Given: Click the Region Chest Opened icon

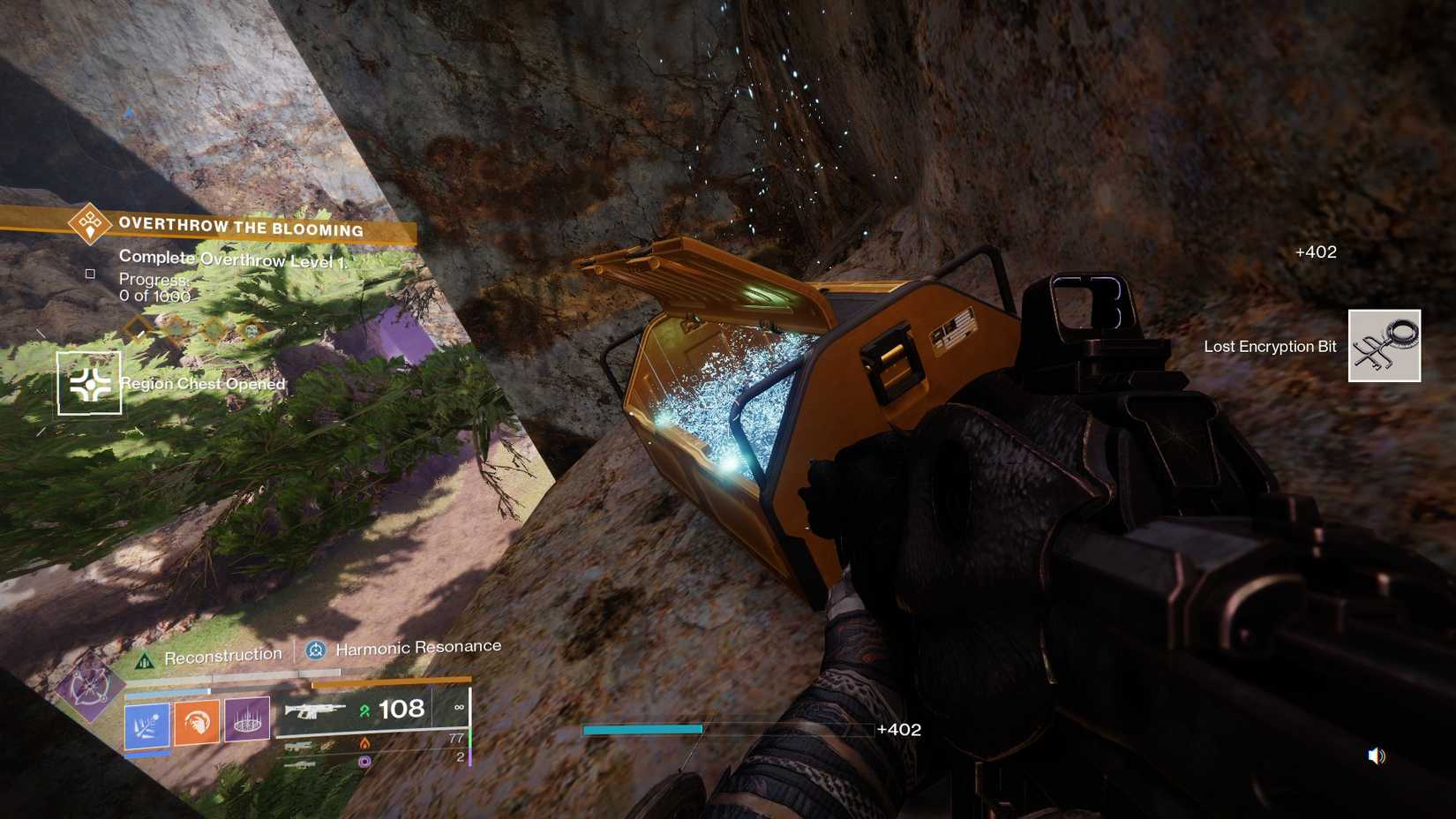Looking at the screenshot, I should click(x=87, y=381).
